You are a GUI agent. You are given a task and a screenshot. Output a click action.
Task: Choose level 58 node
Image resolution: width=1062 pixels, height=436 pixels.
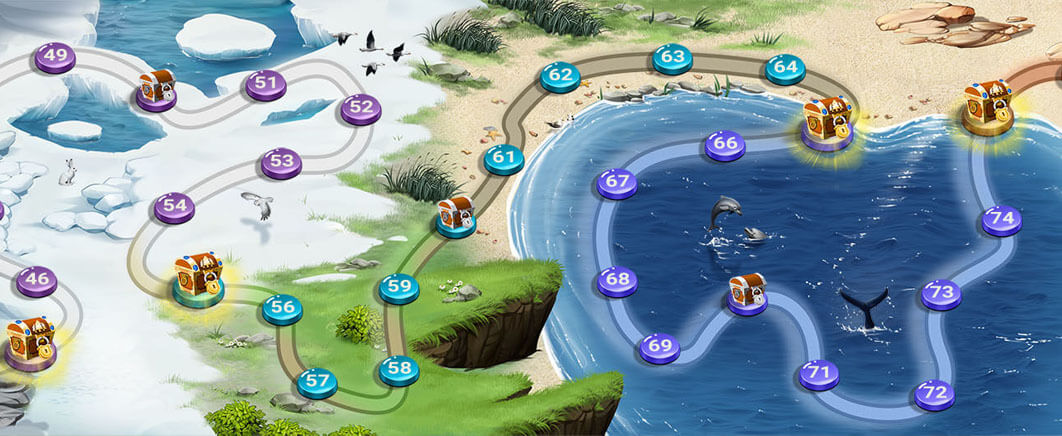[399, 369]
